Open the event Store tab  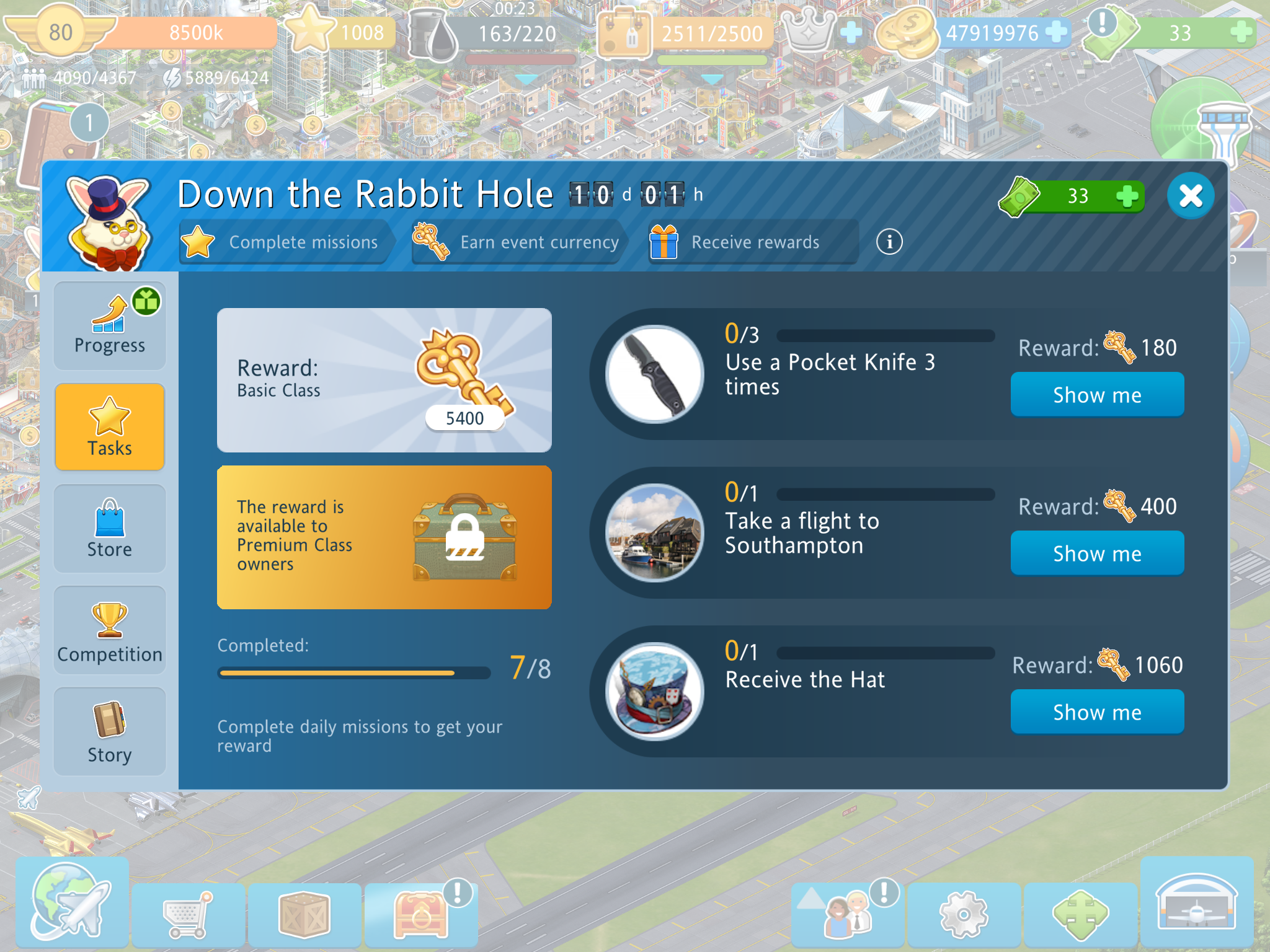[110, 529]
